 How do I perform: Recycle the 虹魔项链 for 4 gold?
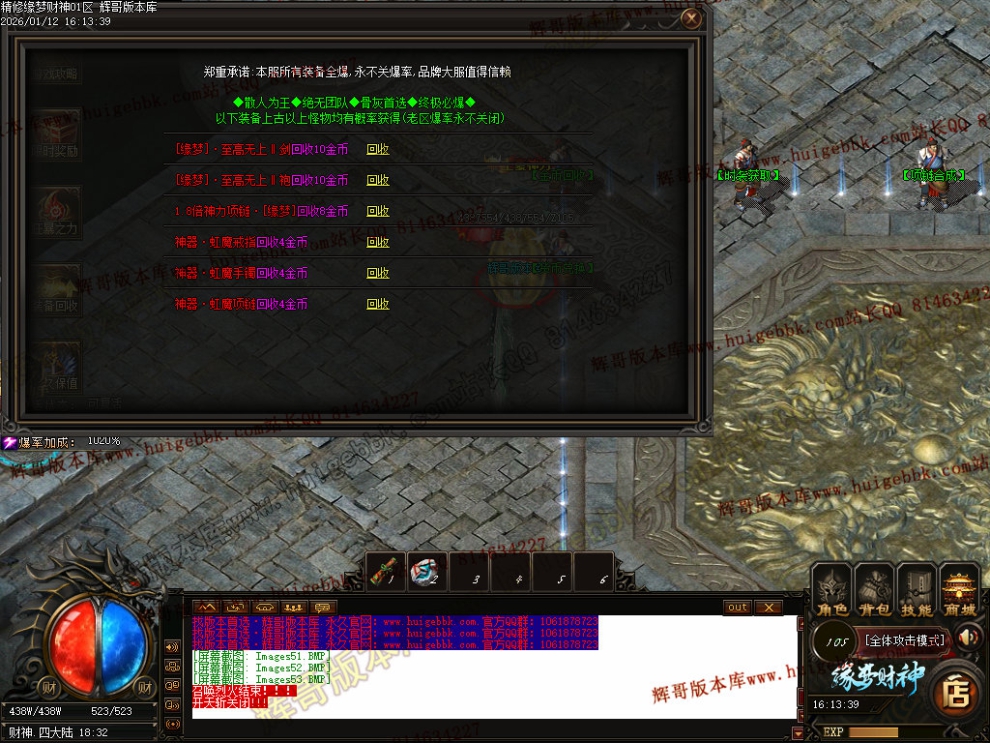pyautogui.click(x=378, y=304)
